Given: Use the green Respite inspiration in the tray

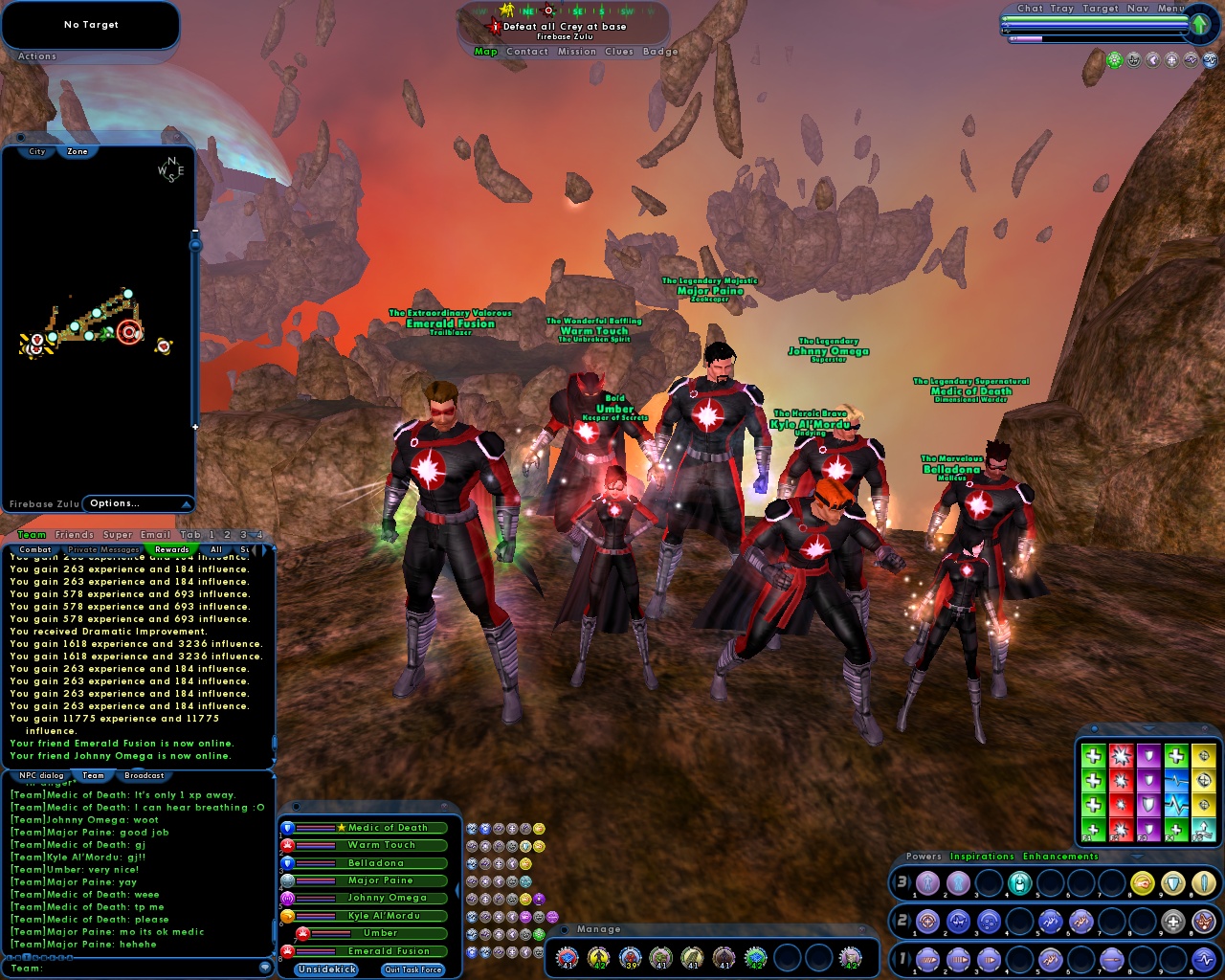Looking at the screenshot, I should (1093, 756).
